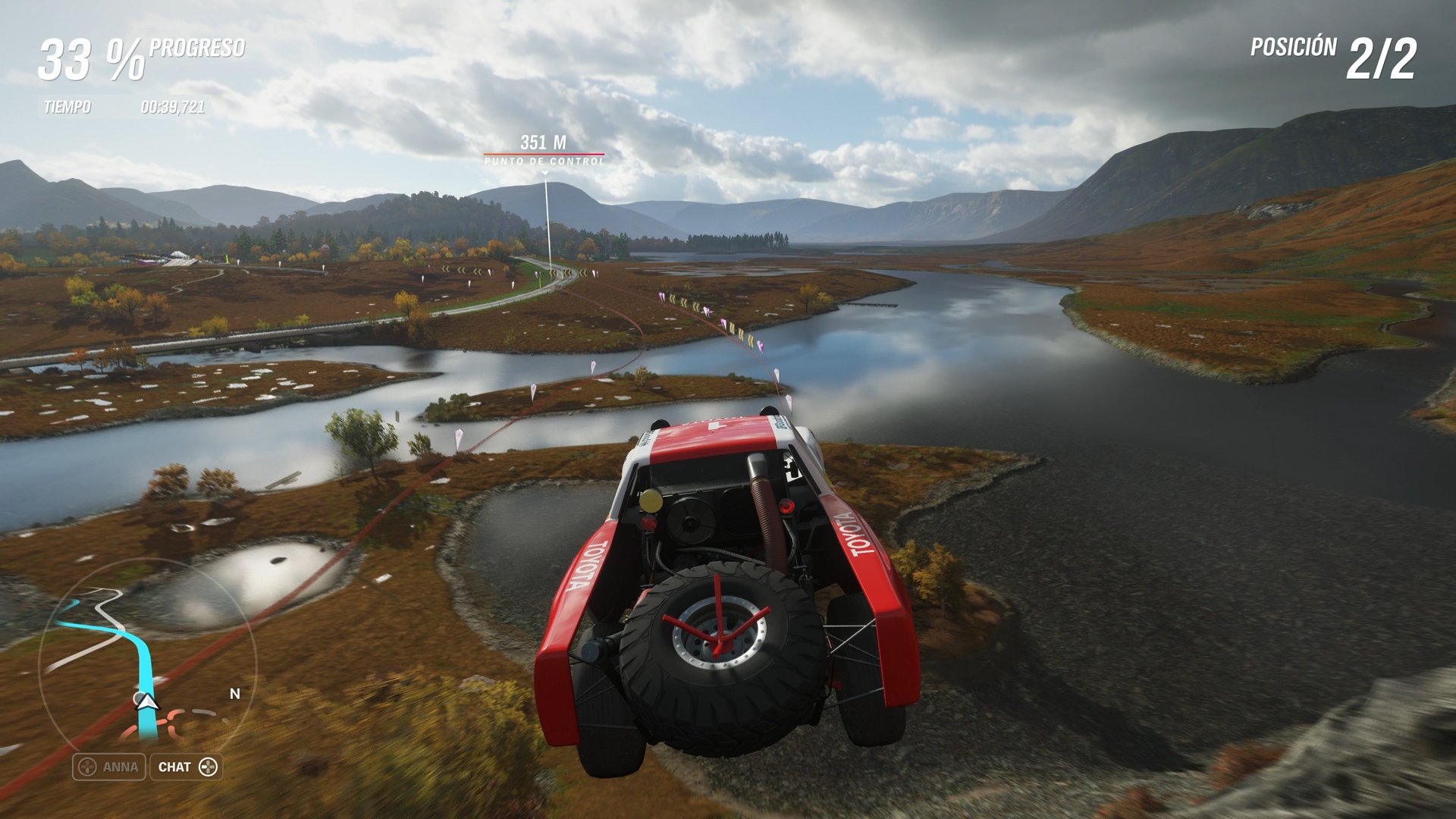Image resolution: width=1456 pixels, height=819 pixels.
Task: Expand the 351 M checkpoint distance label
Action: tap(543, 141)
